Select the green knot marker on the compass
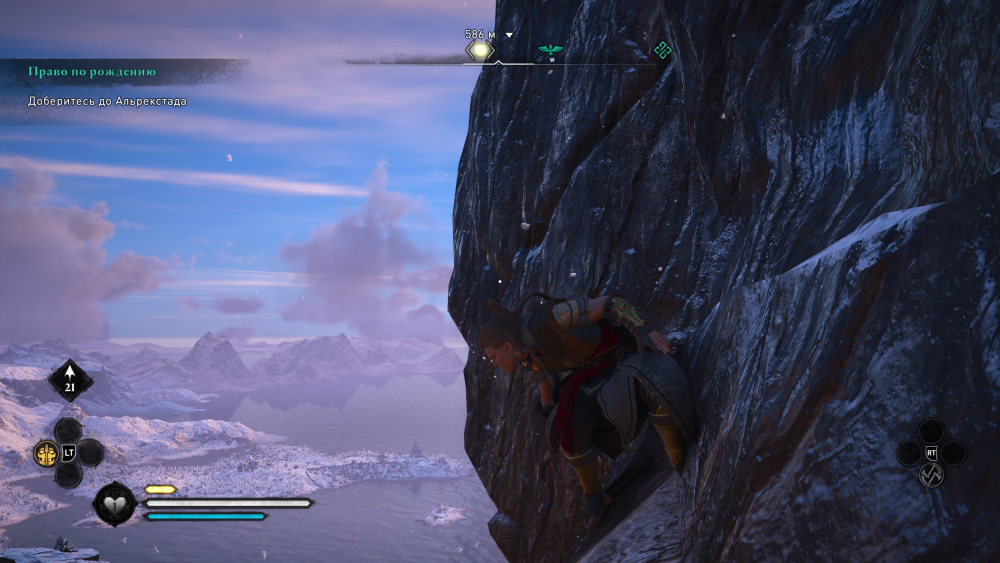 [x=661, y=50]
